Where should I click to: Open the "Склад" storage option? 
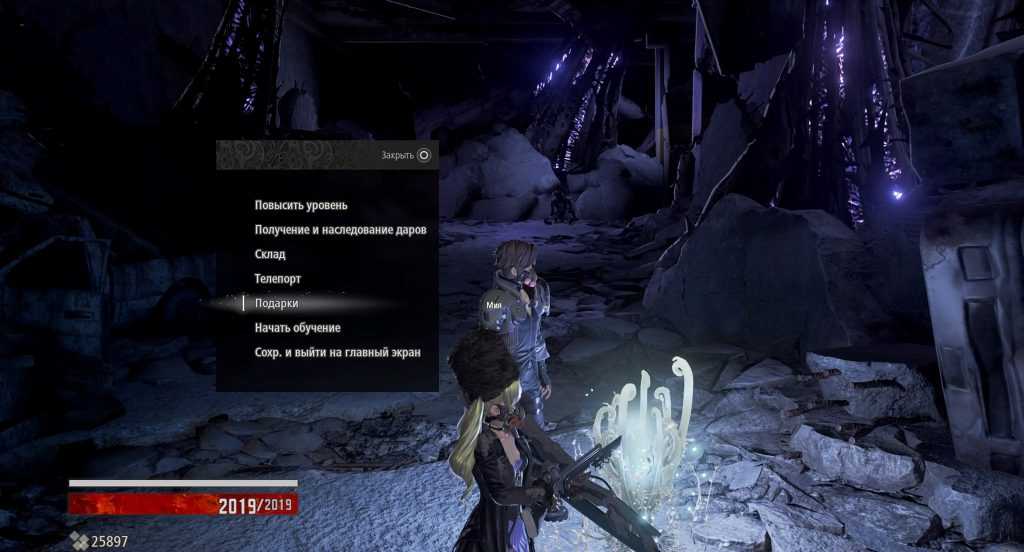click(x=270, y=255)
